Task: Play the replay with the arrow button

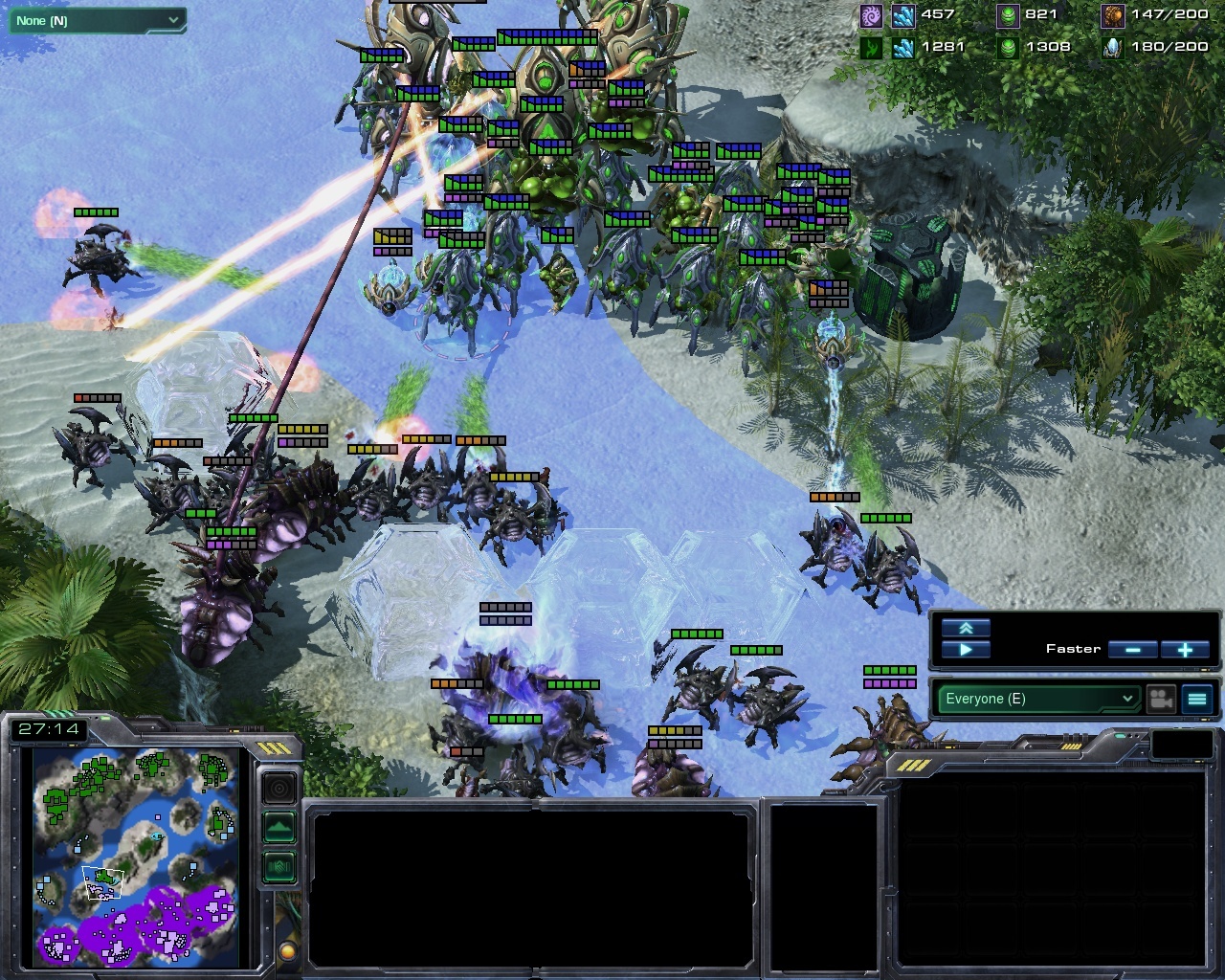Action: [x=966, y=650]
